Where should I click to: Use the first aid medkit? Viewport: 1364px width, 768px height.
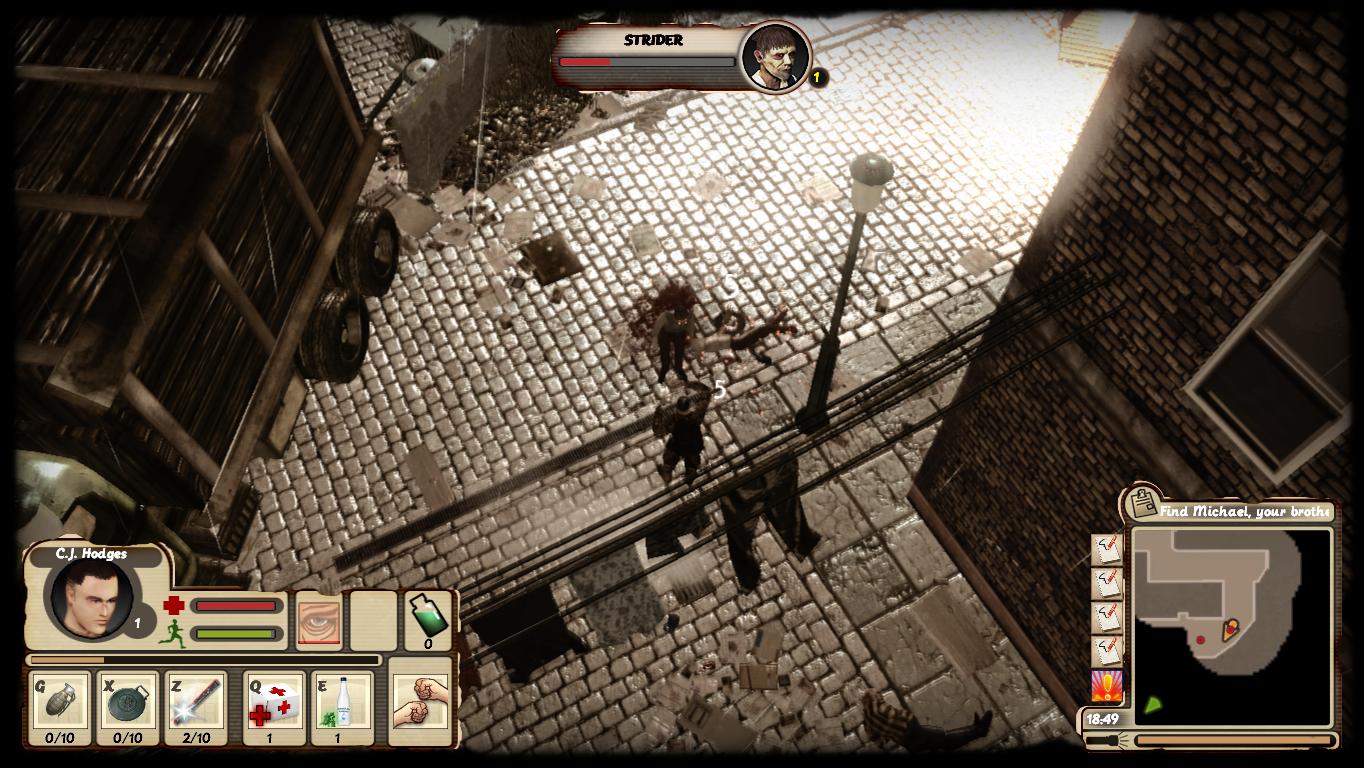click(274, 707)
